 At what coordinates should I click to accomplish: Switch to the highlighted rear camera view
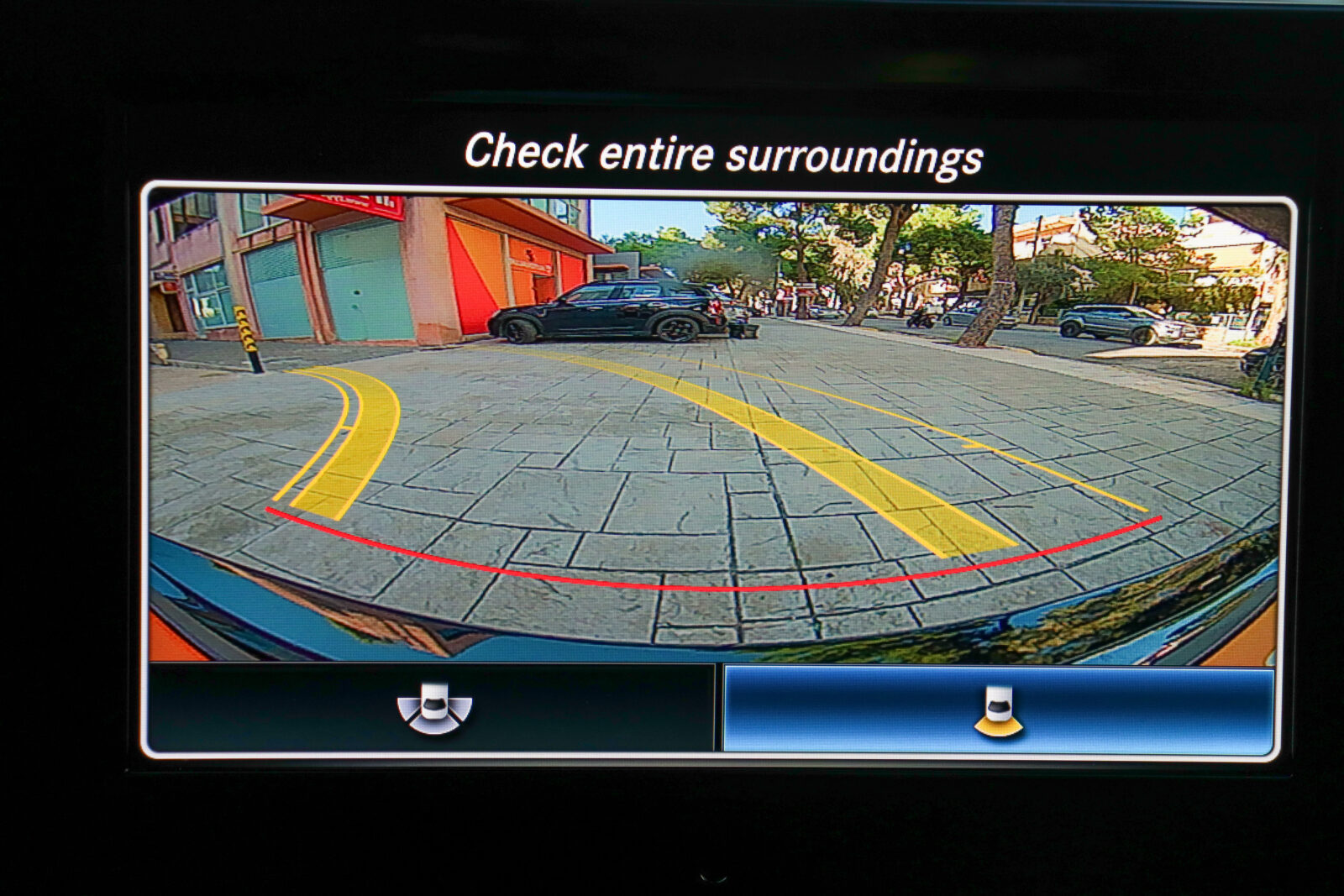point(998,710)
